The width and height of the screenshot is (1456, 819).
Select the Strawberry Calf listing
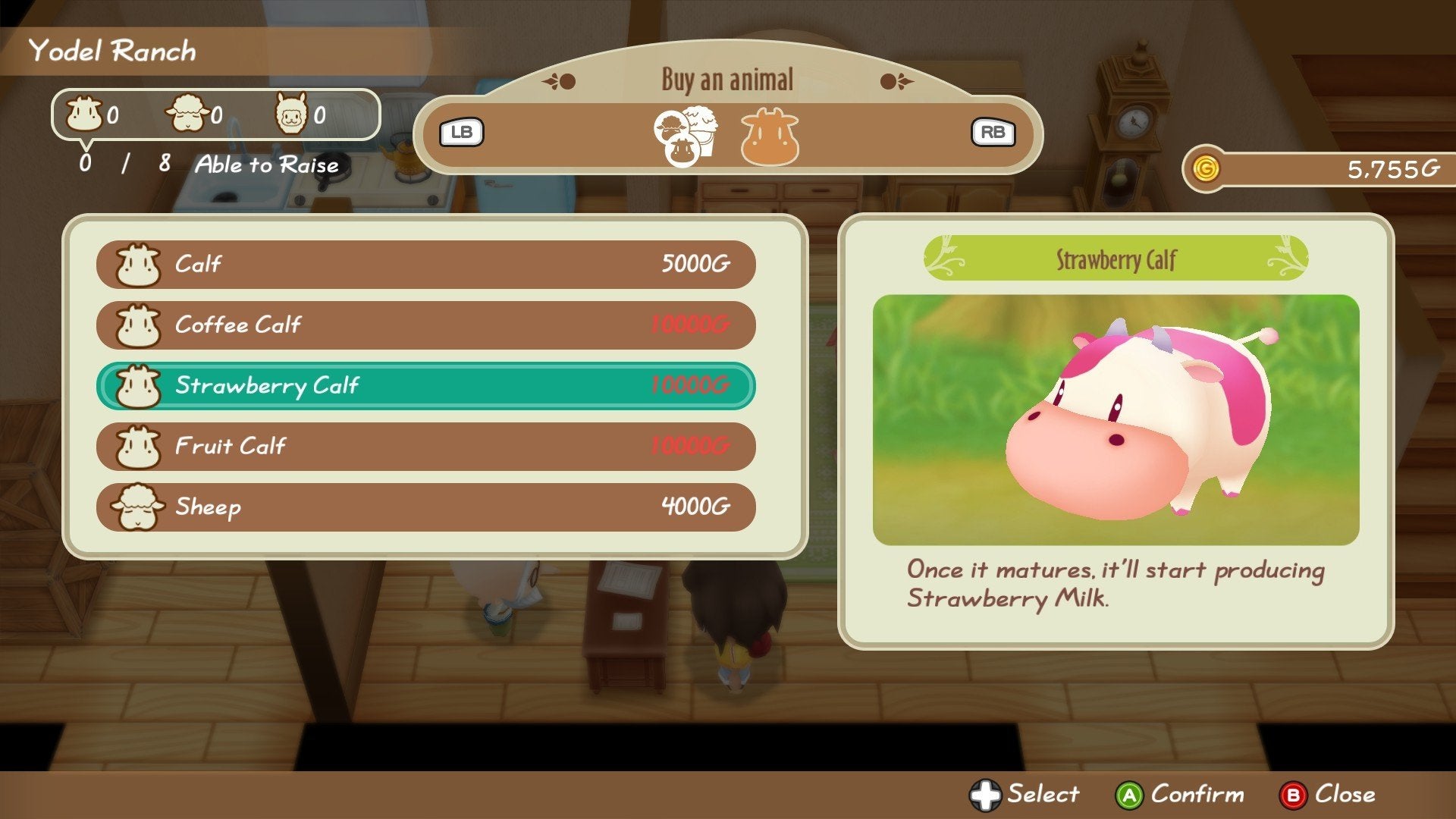[425, 385]
